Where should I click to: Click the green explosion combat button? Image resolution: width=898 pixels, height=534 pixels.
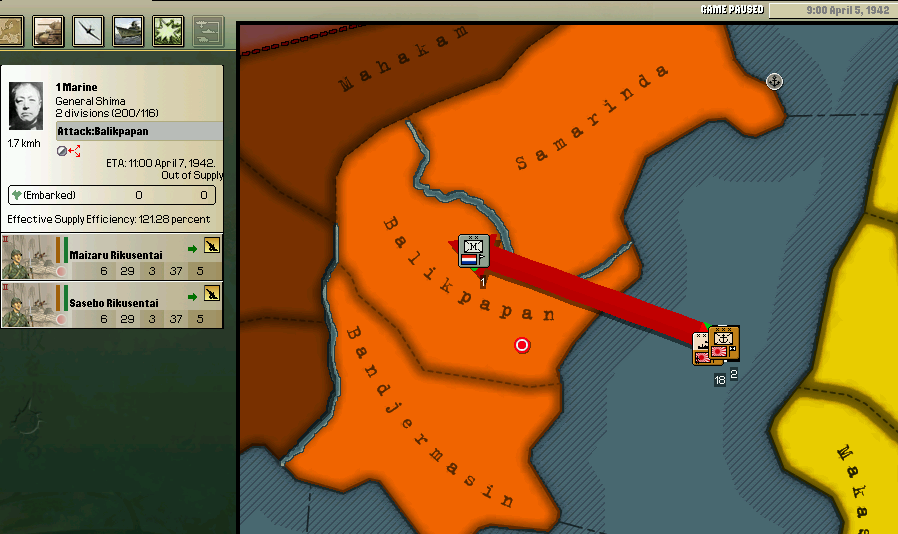click(x=168, y=31)
